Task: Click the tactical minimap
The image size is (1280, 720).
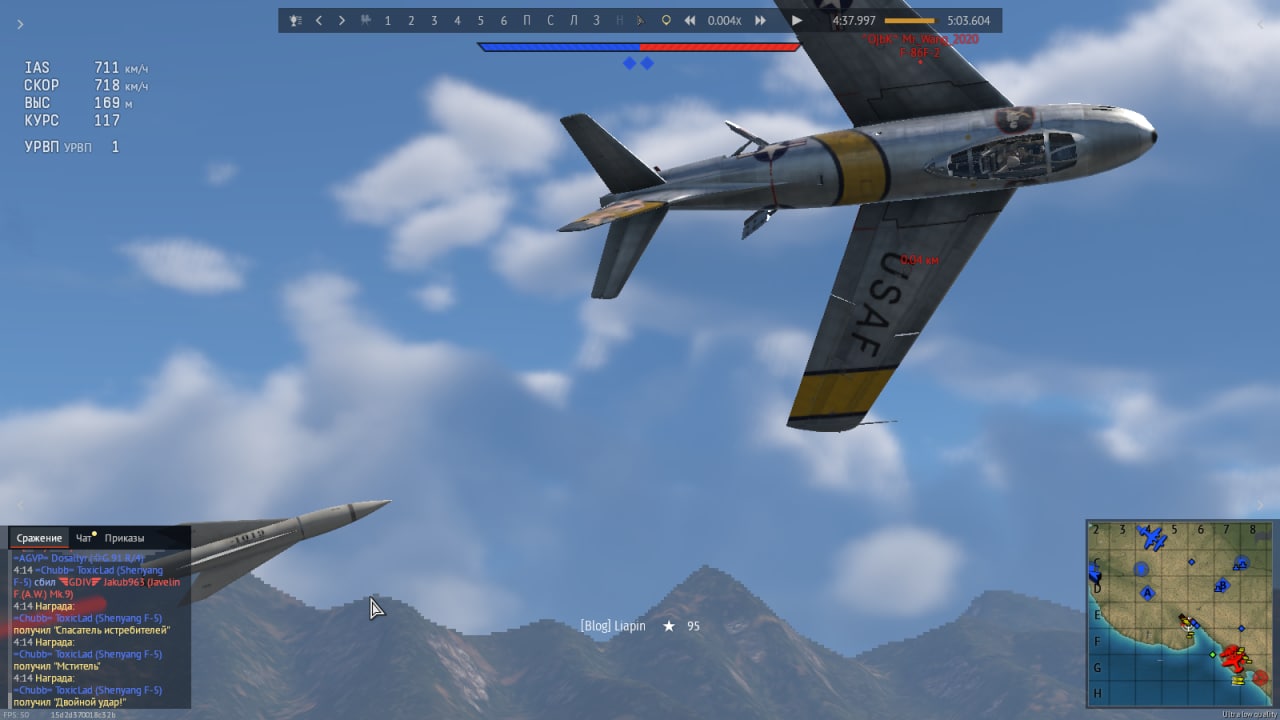Action: 1178,612
